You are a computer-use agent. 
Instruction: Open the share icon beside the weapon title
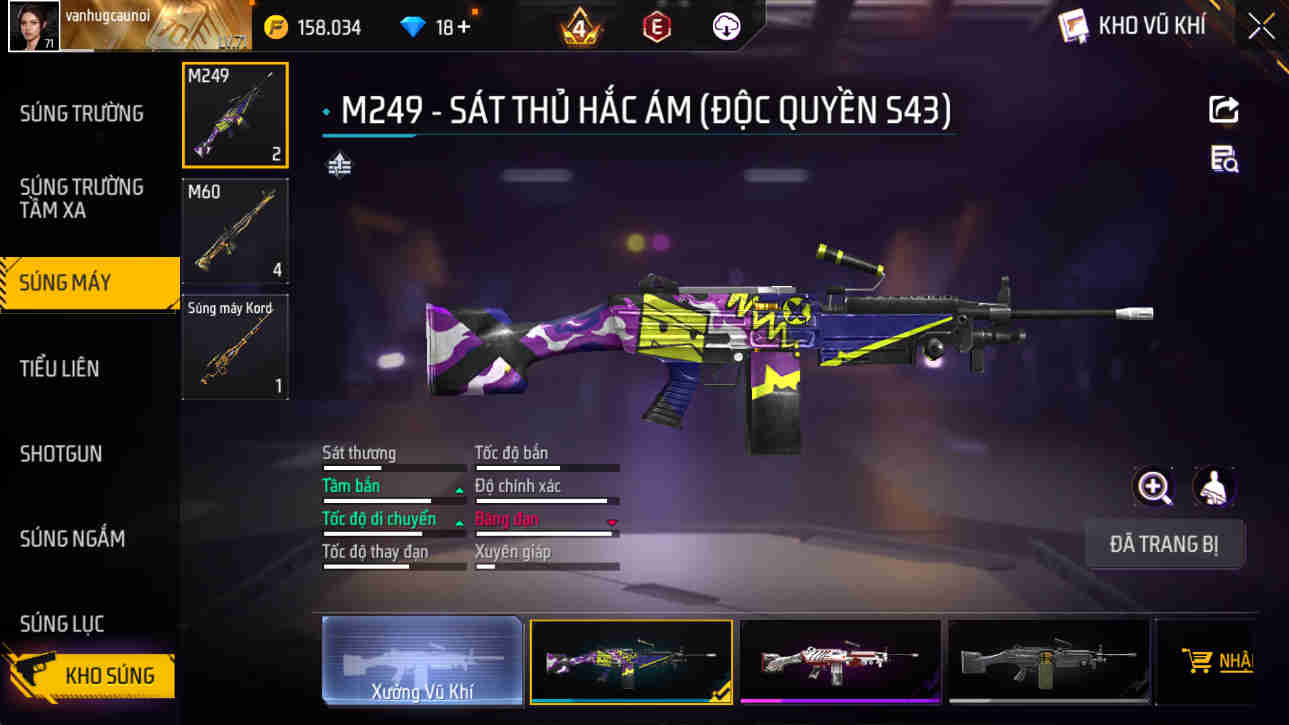tap(1224, 110)
